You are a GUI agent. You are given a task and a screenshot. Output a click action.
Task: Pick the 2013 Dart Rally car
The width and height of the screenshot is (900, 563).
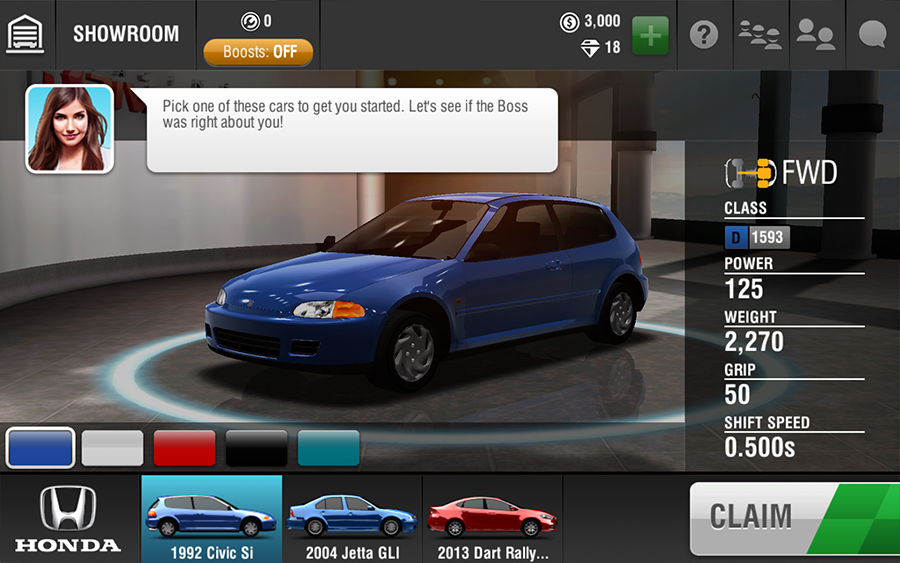pos(492,519)
